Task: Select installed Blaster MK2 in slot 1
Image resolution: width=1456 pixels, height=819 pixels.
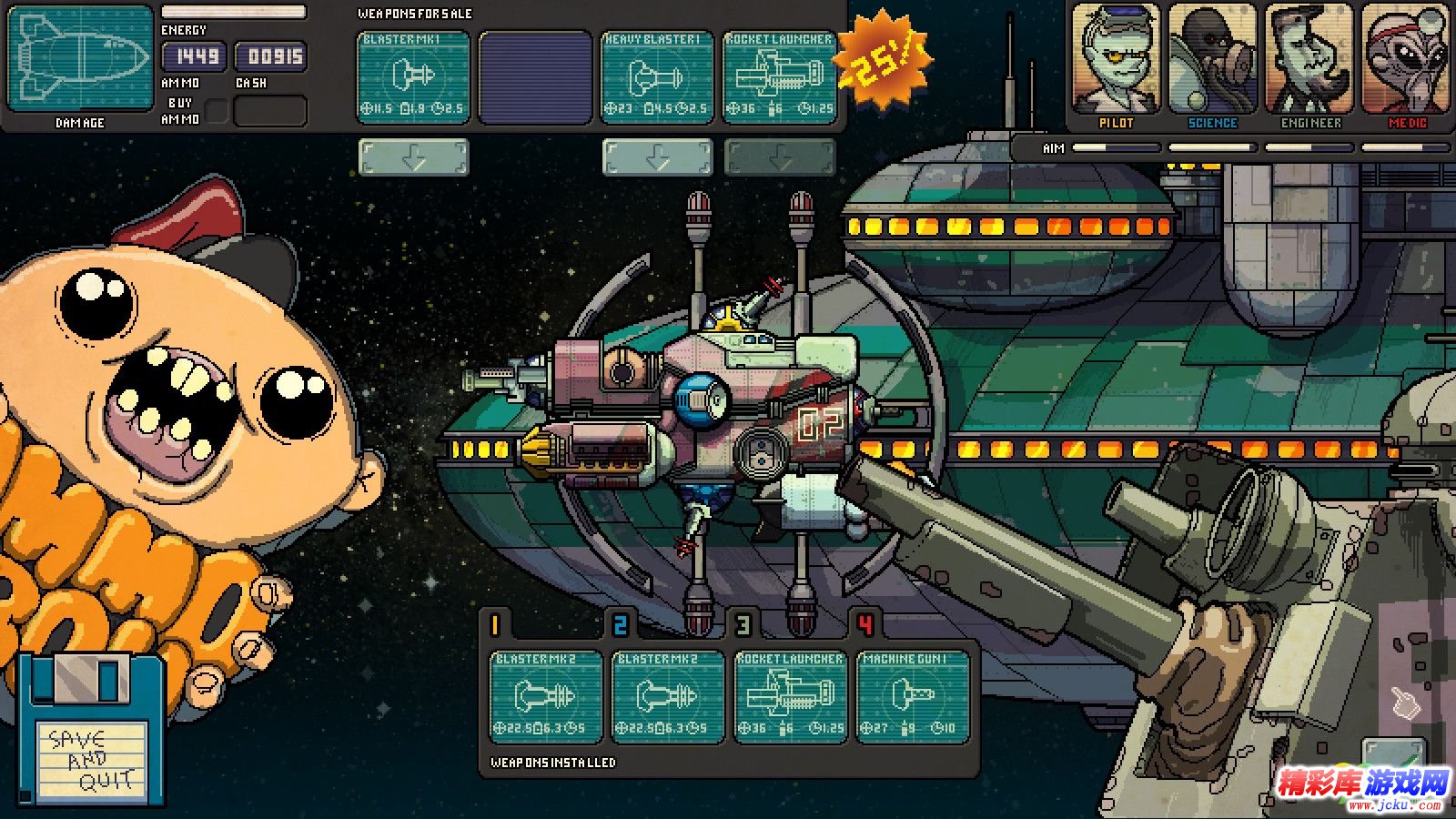Action: (546, 696)
